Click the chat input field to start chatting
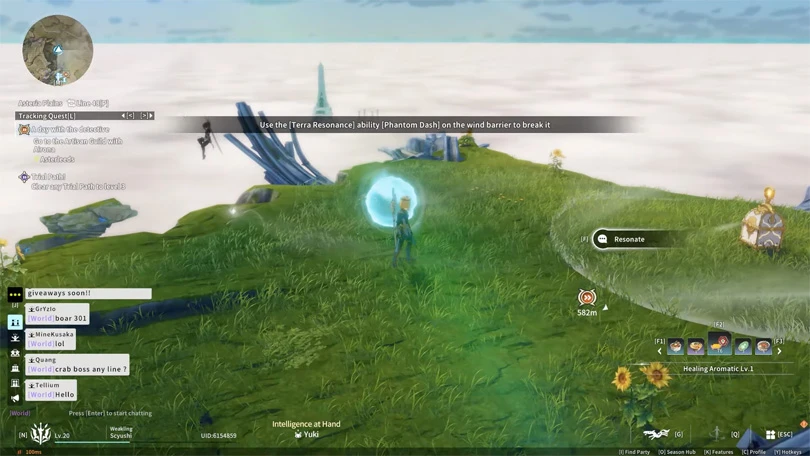 [110, 413]
